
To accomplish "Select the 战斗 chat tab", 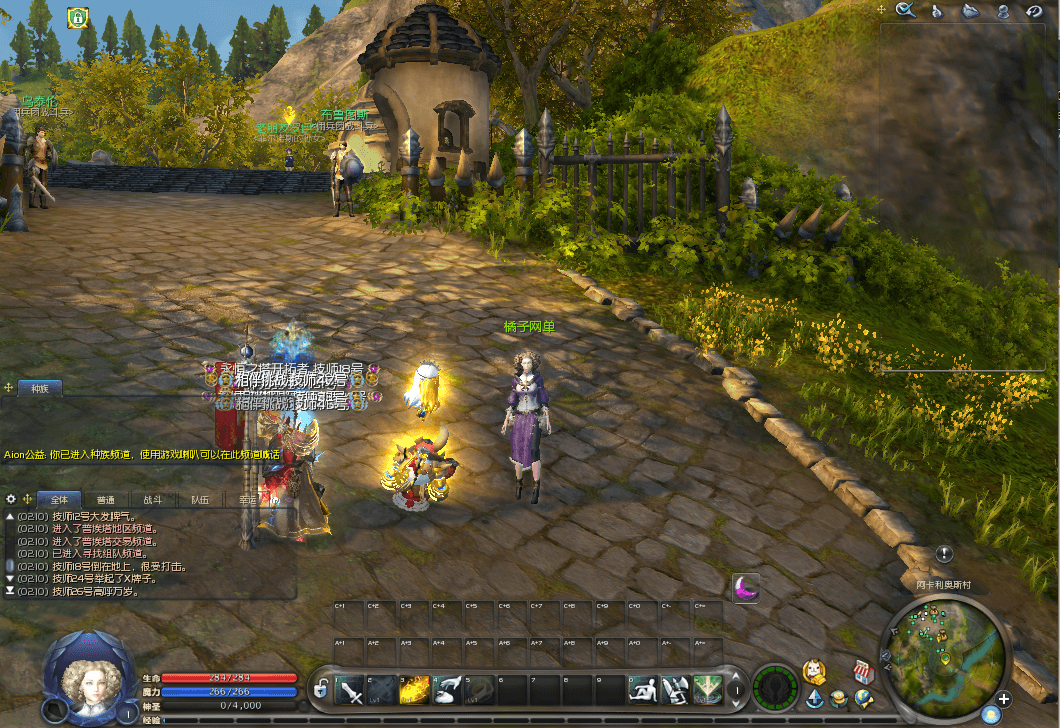I will point(152,499).
